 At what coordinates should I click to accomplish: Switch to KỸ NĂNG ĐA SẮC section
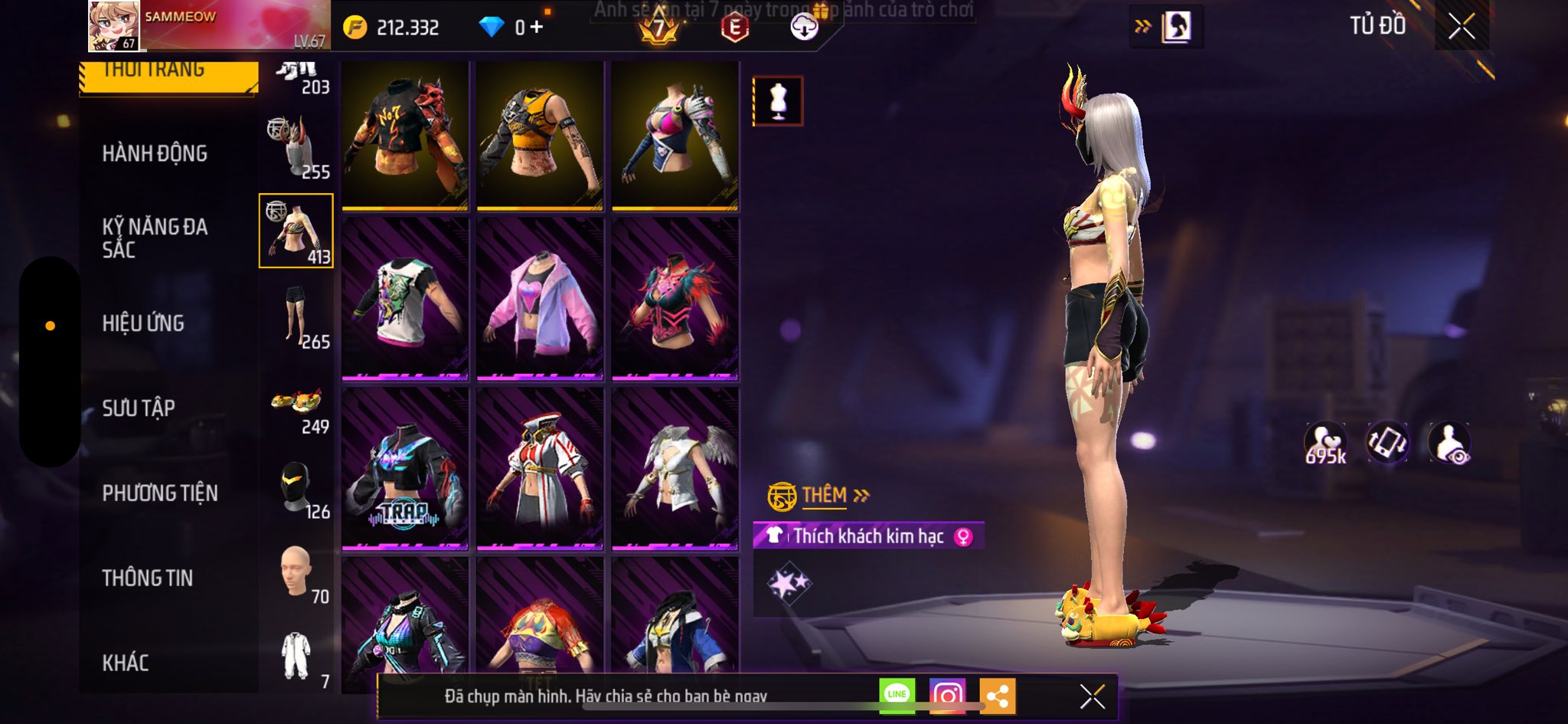155,238
